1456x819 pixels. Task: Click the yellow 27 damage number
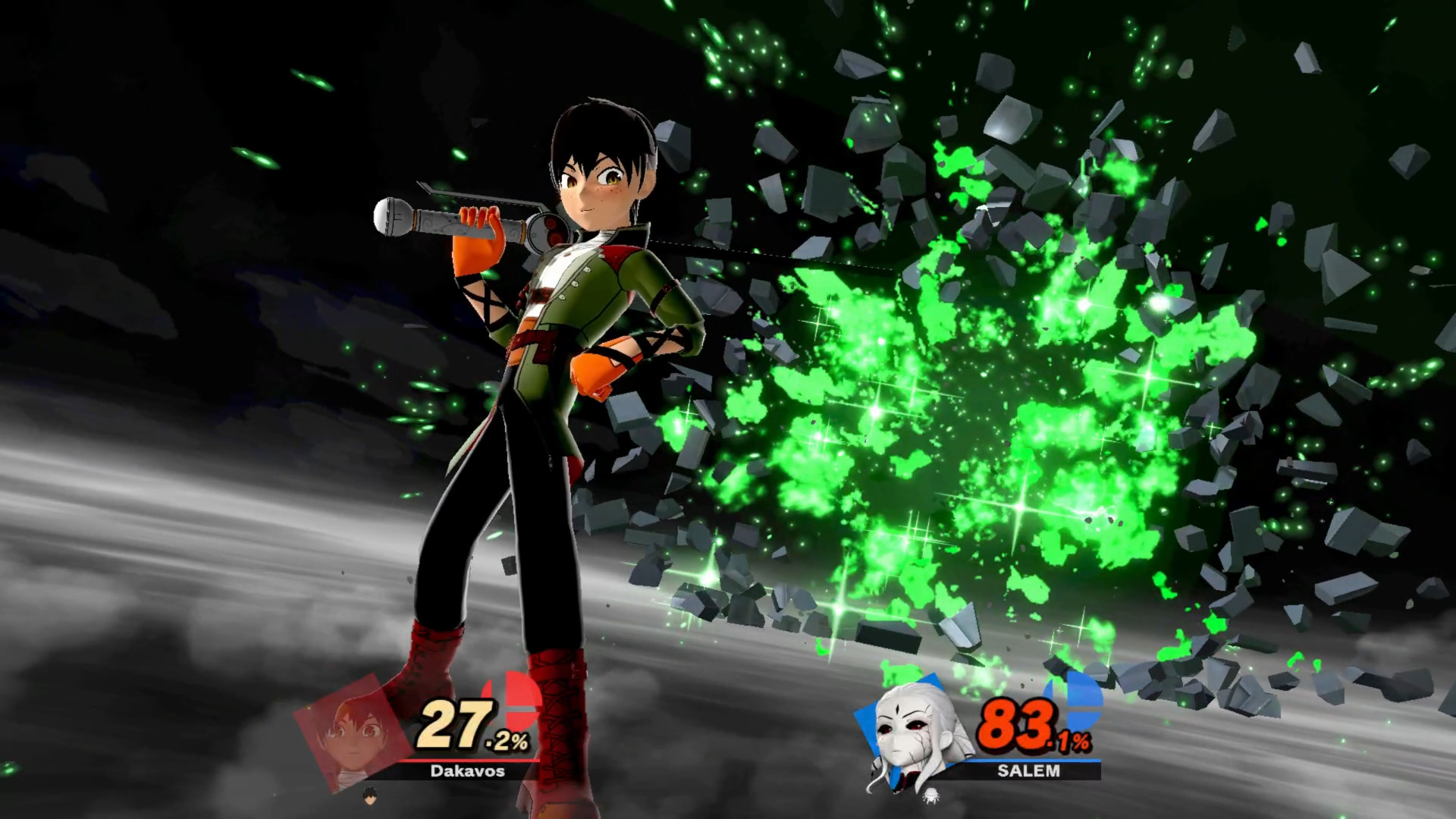[x=451, y=723]
